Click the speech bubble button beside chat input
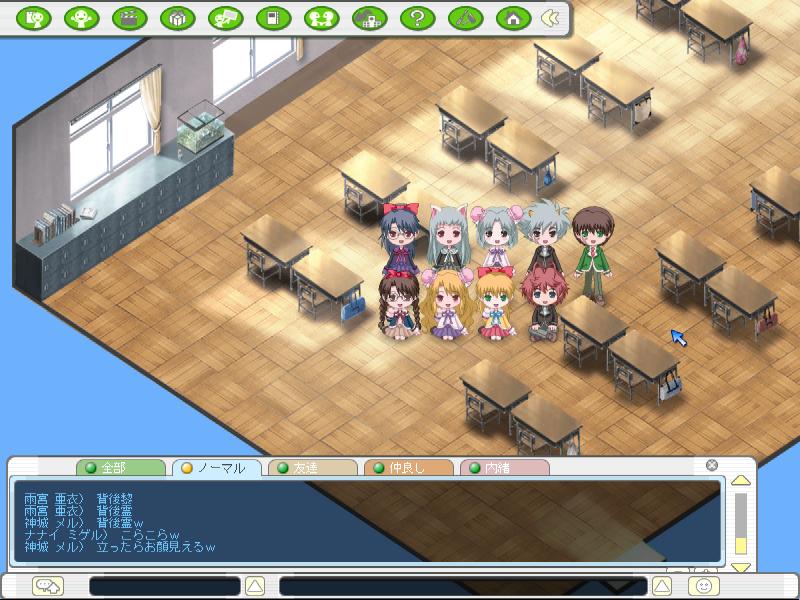Image resolution: width=800 pixels, height=600 pixels. (46, 585)
